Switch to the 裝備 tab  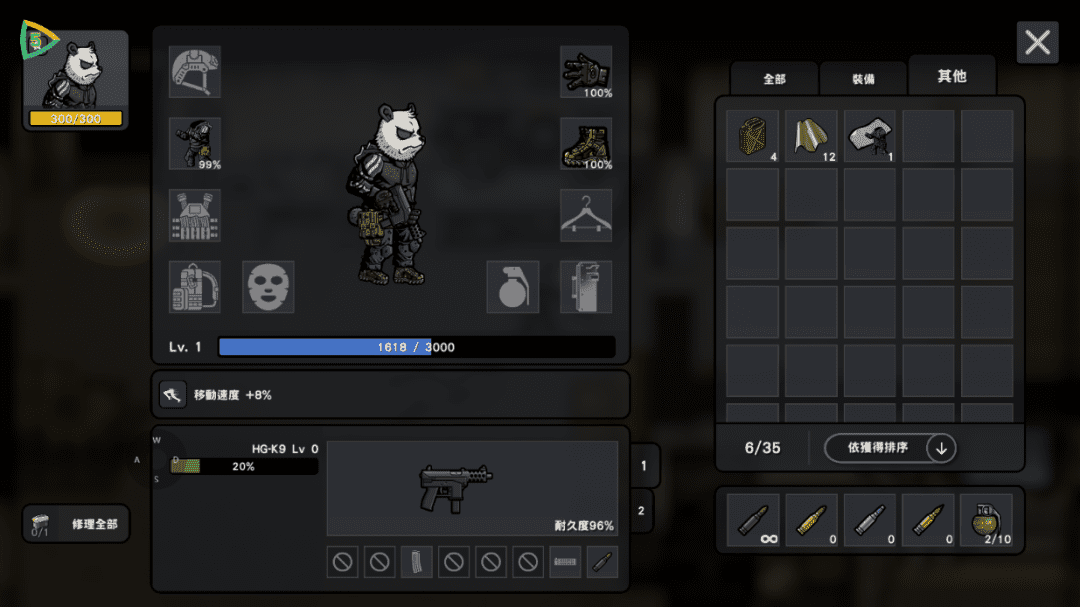coord(863,79)
